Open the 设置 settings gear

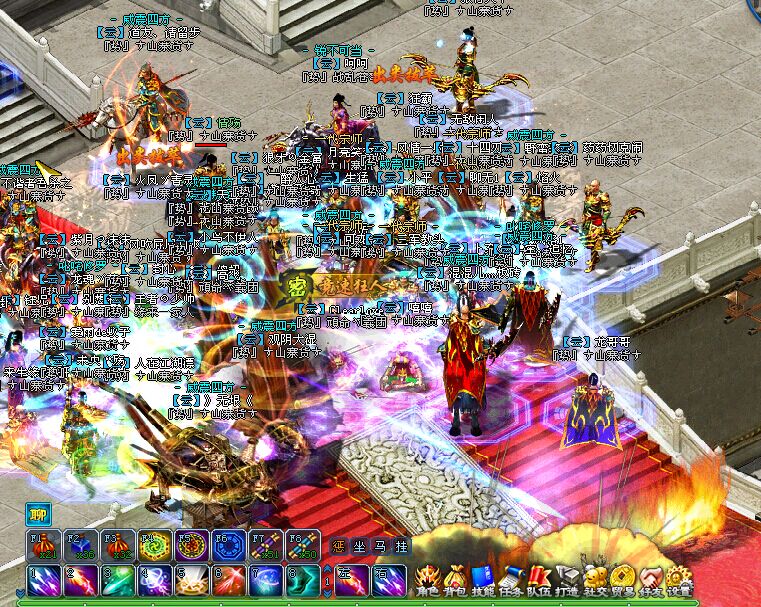point(680,579)
